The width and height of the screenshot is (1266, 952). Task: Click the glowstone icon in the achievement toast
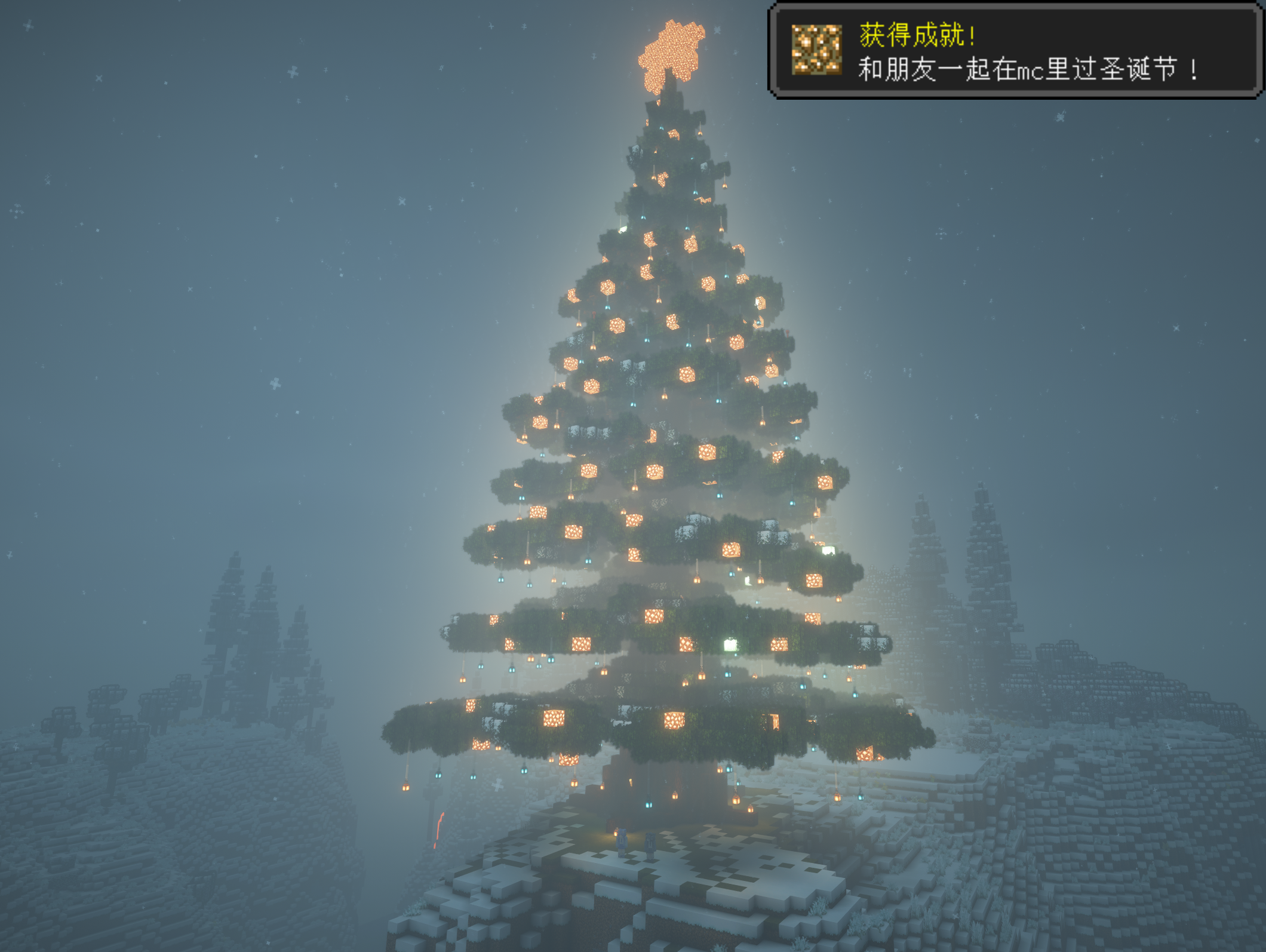pos(816,50)
